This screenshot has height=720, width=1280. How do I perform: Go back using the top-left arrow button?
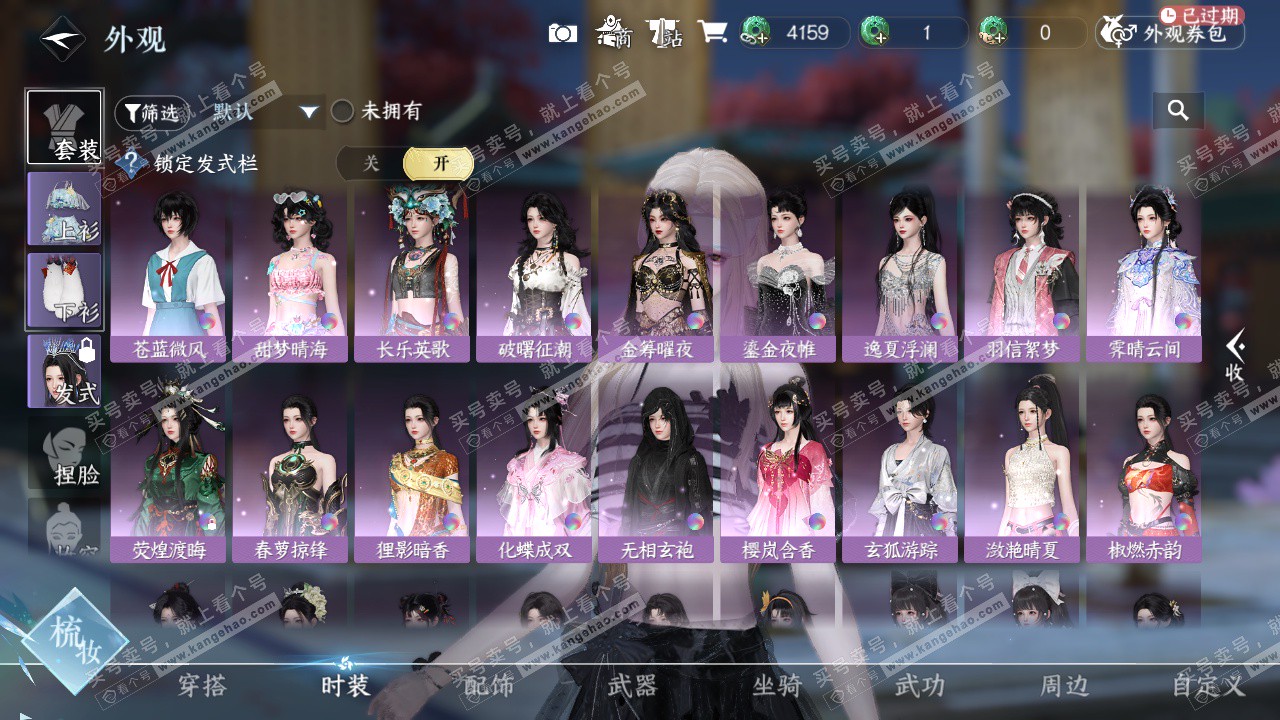point(62,39)
